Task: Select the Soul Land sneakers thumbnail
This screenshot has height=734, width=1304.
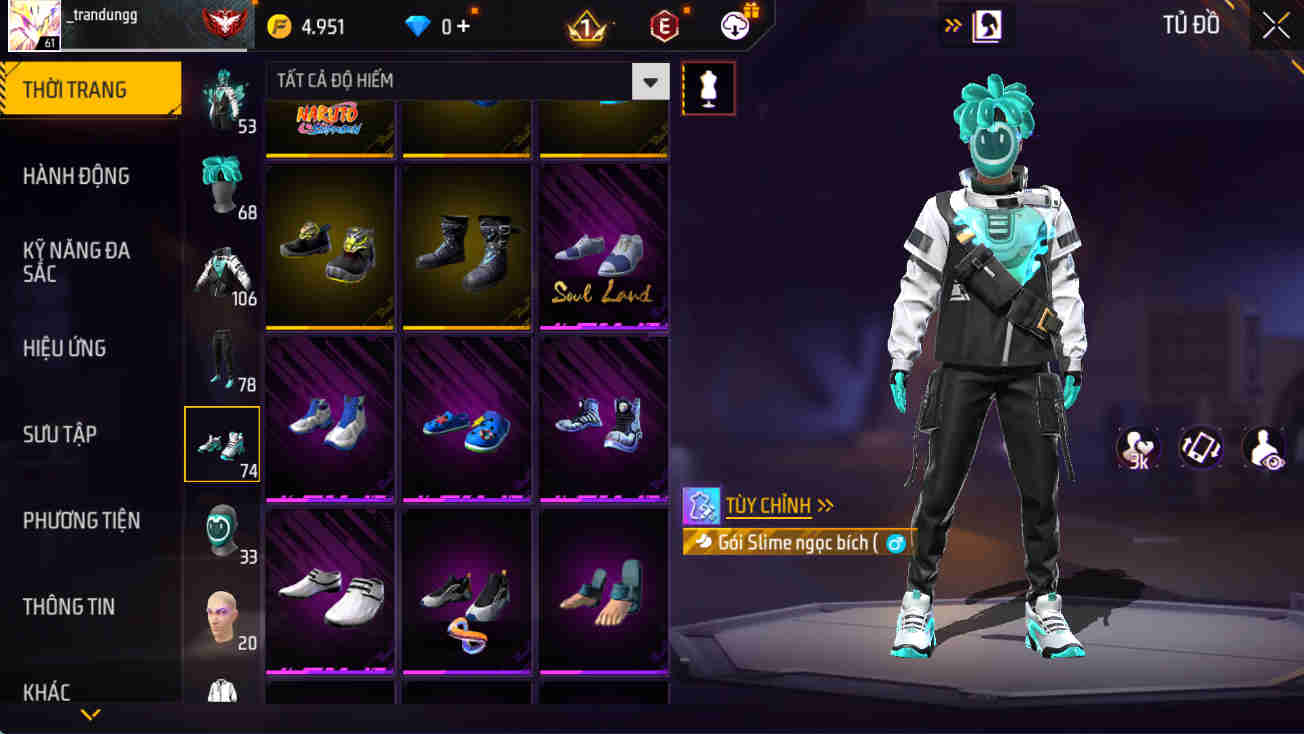Action: pos(602,247)
